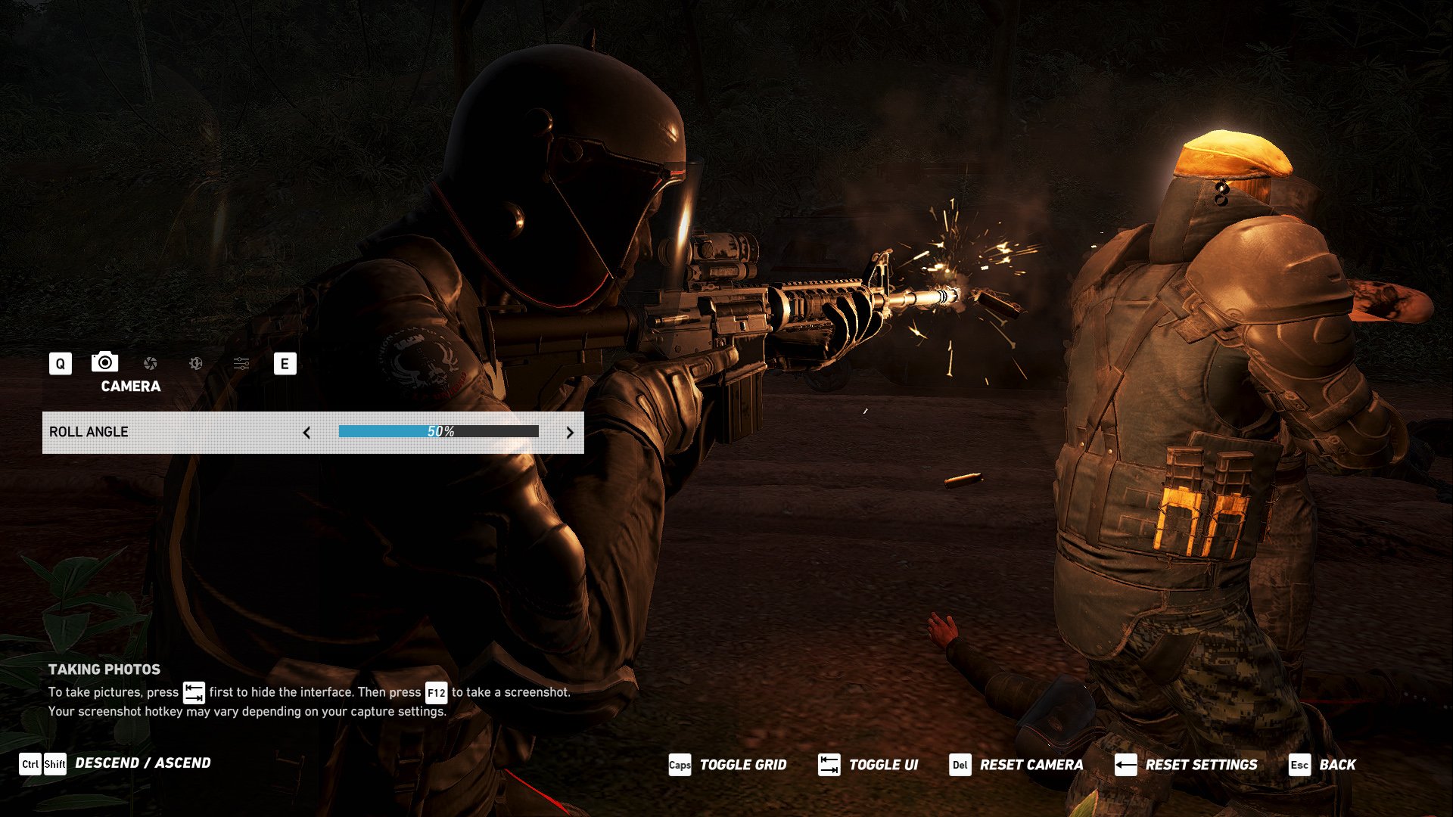Hide the interface with Toggle UI
1456x817 pixels.
(869, 766)
